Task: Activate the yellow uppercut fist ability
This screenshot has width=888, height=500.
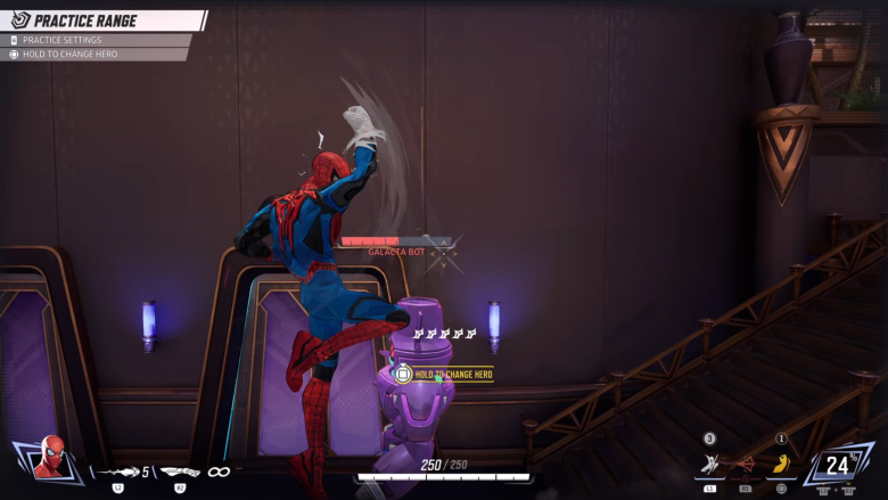Action: [782, 463]
